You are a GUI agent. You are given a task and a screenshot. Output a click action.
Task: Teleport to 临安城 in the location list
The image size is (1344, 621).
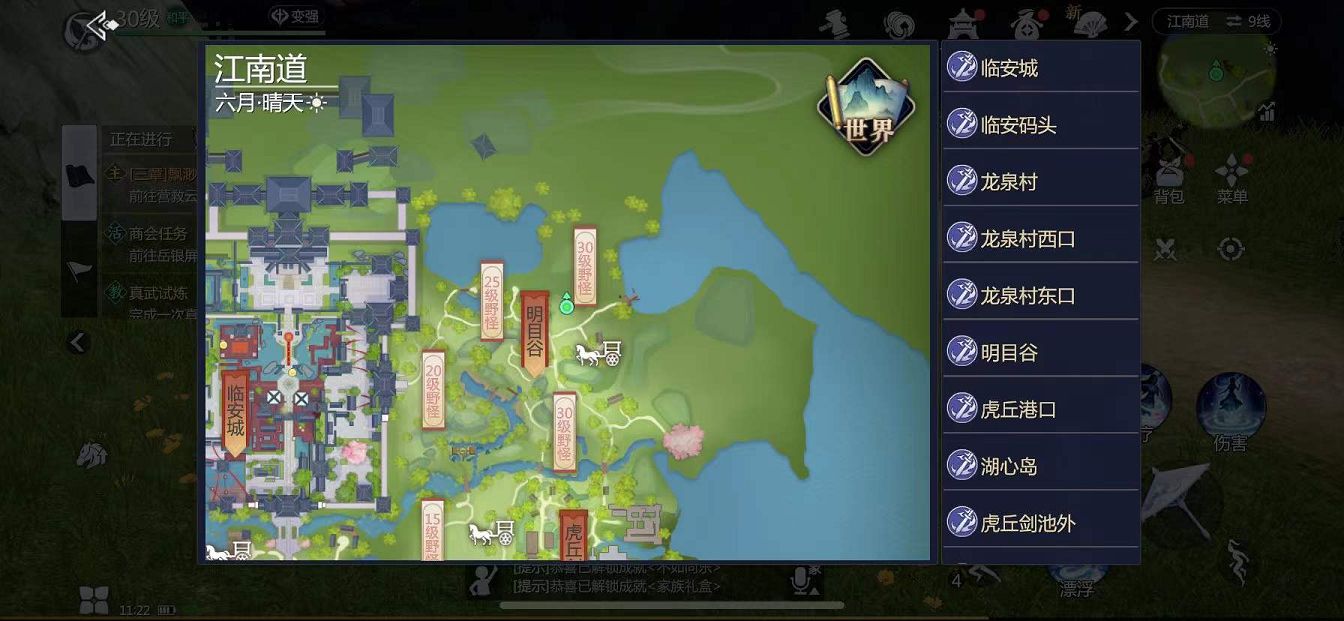click(x=1040, y=68)
